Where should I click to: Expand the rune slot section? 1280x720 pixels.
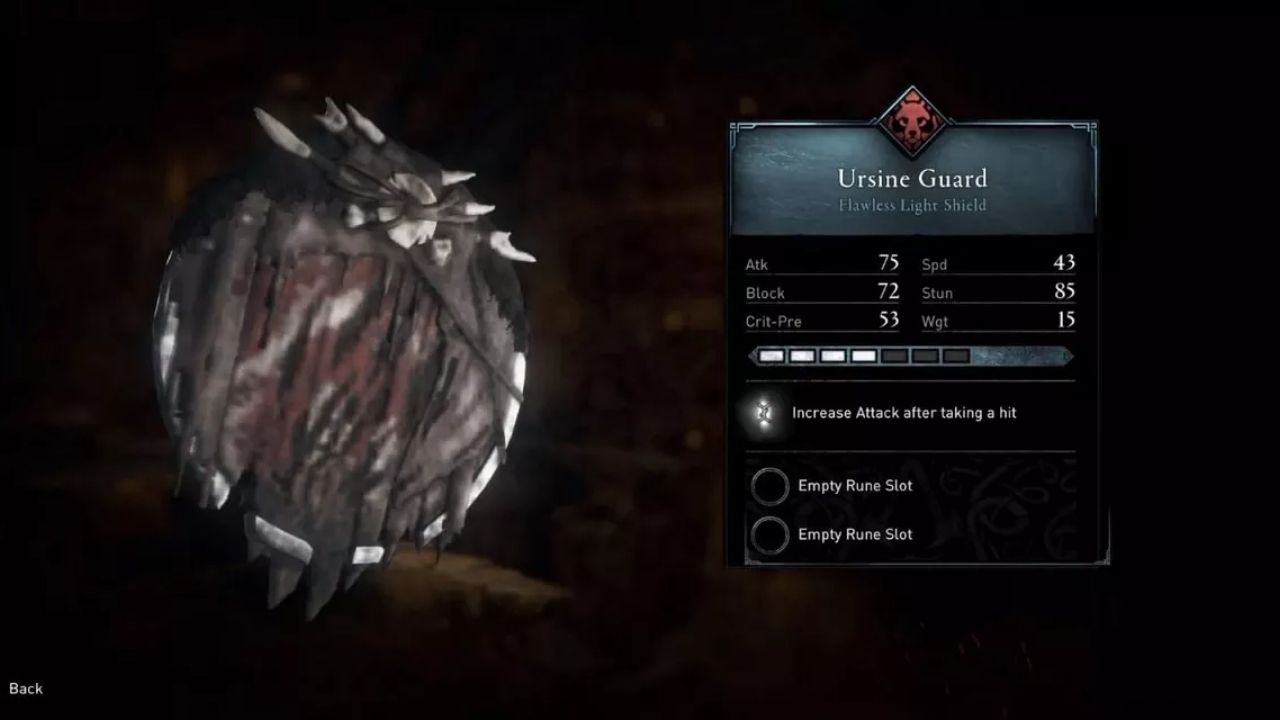pyautogui.click(x=910, y=510)
